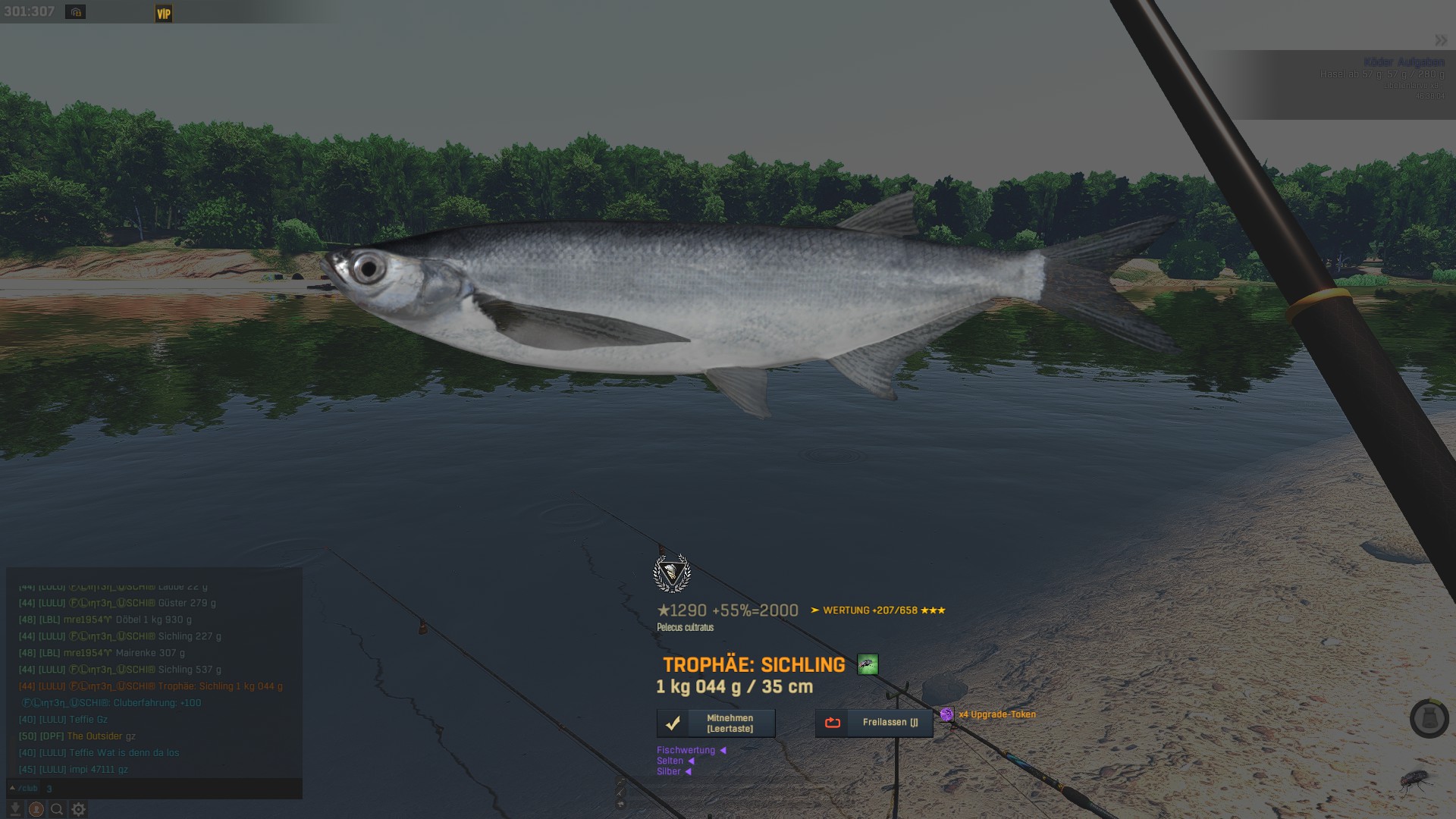Select the trophy Sichling chat message
This screenshot has height=819, width=1456.
tap(150, 686)
